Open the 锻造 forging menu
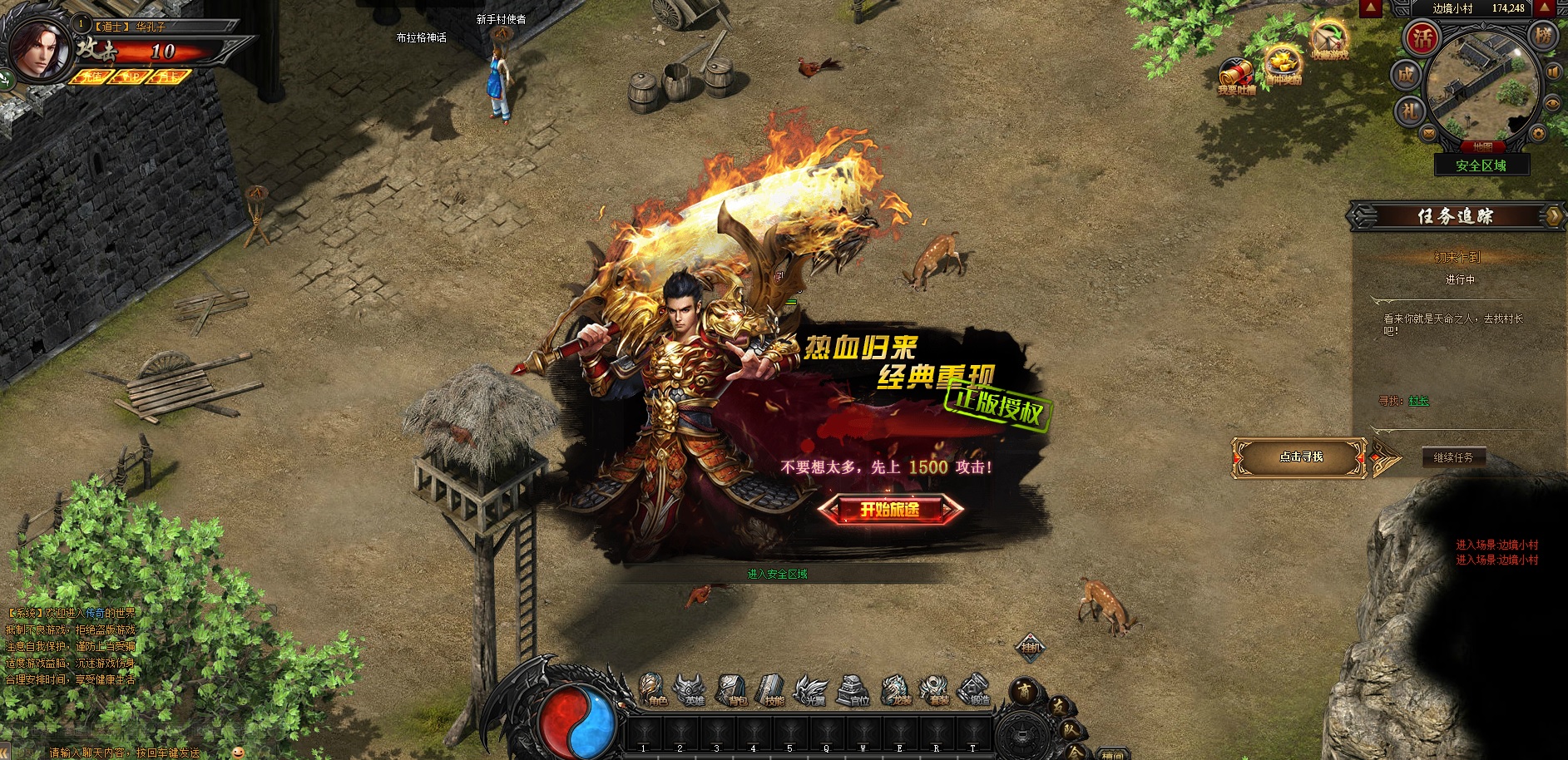1568x760 pixels. 976,690
